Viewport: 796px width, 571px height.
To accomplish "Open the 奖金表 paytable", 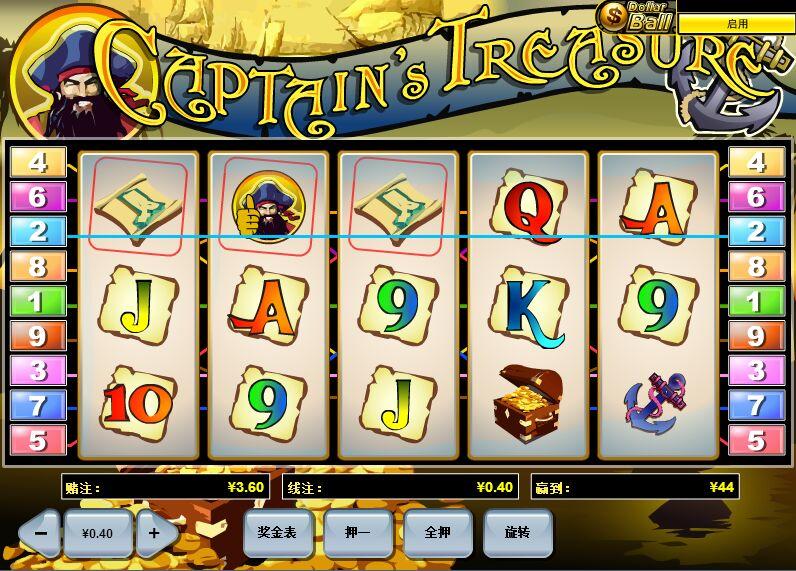I will click(x=277, y=533).
